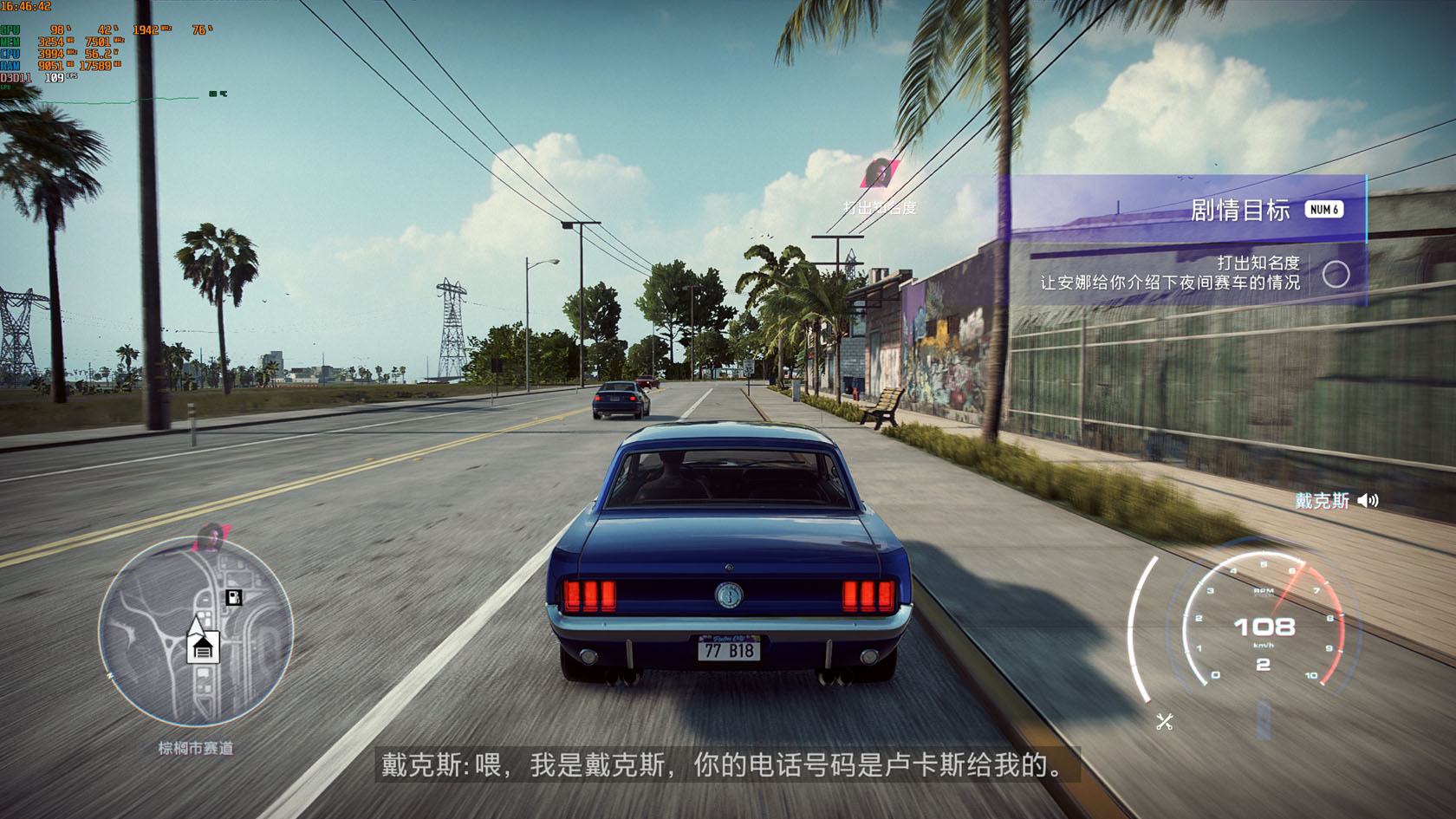The width and height of the screenshot is (1456, 819).
Task: Click the 戴克斯 subtitle bar at the bottom
Action: pyautogui.click(x=728, y=766)
